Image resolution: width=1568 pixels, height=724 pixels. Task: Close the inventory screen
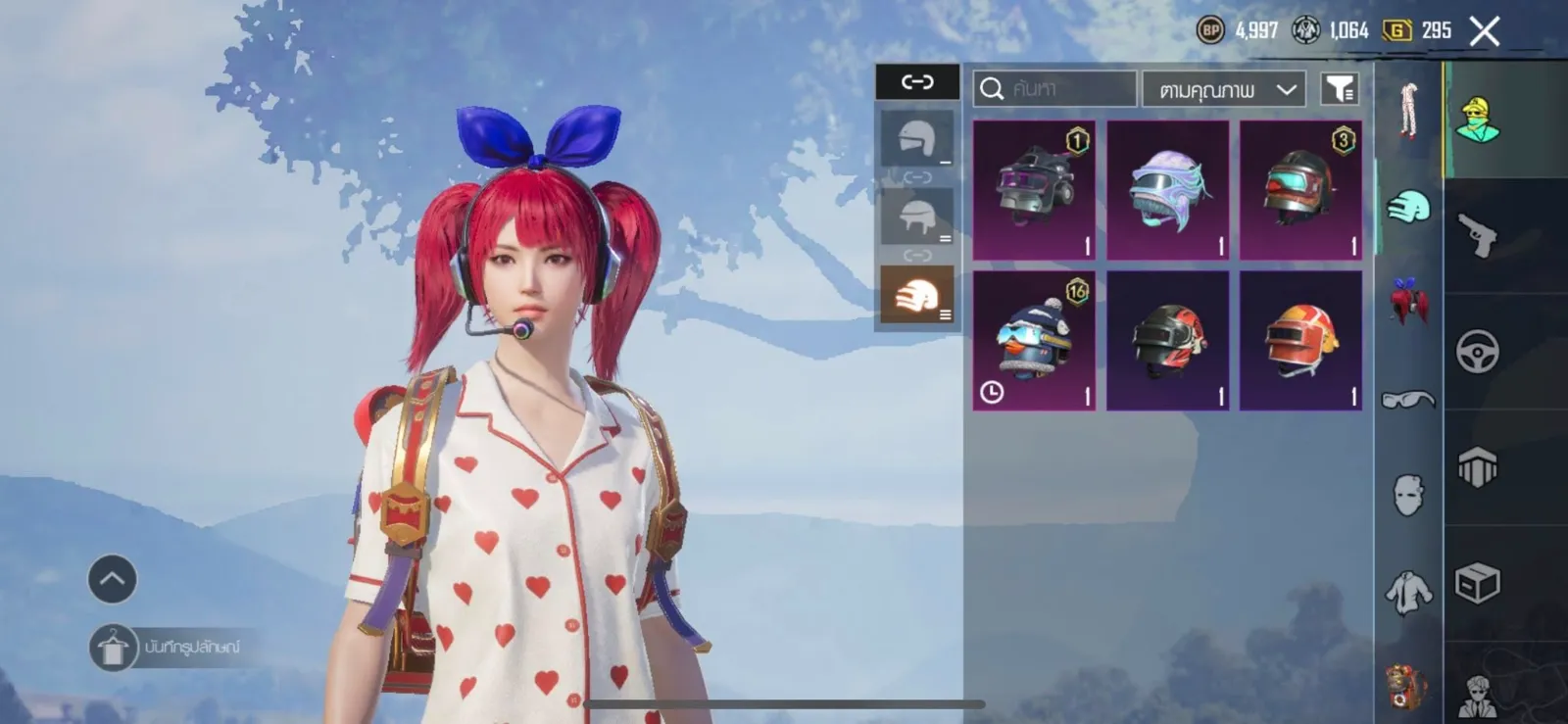tap(1484, 31)
